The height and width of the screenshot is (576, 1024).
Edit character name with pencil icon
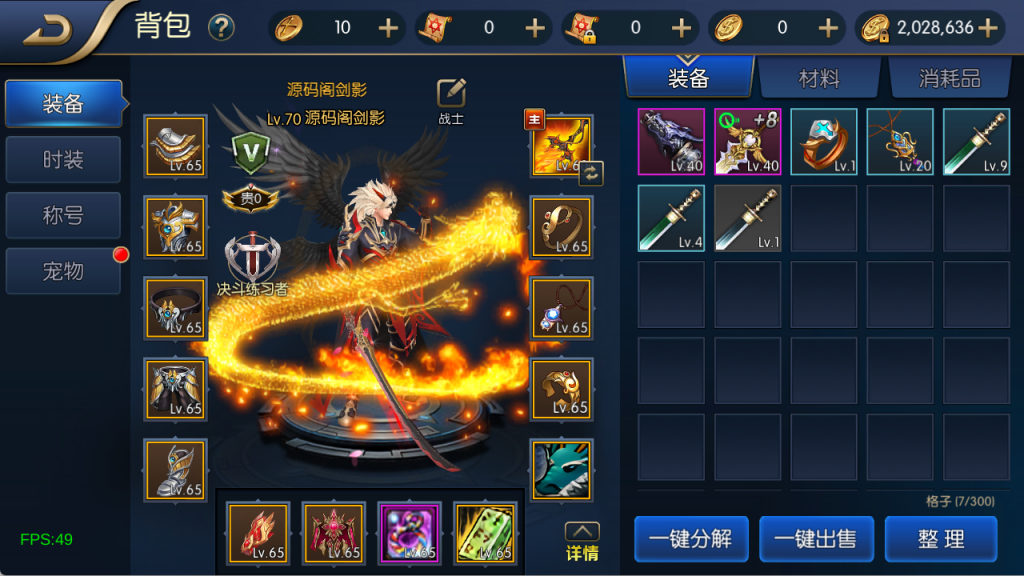(452, 93)
